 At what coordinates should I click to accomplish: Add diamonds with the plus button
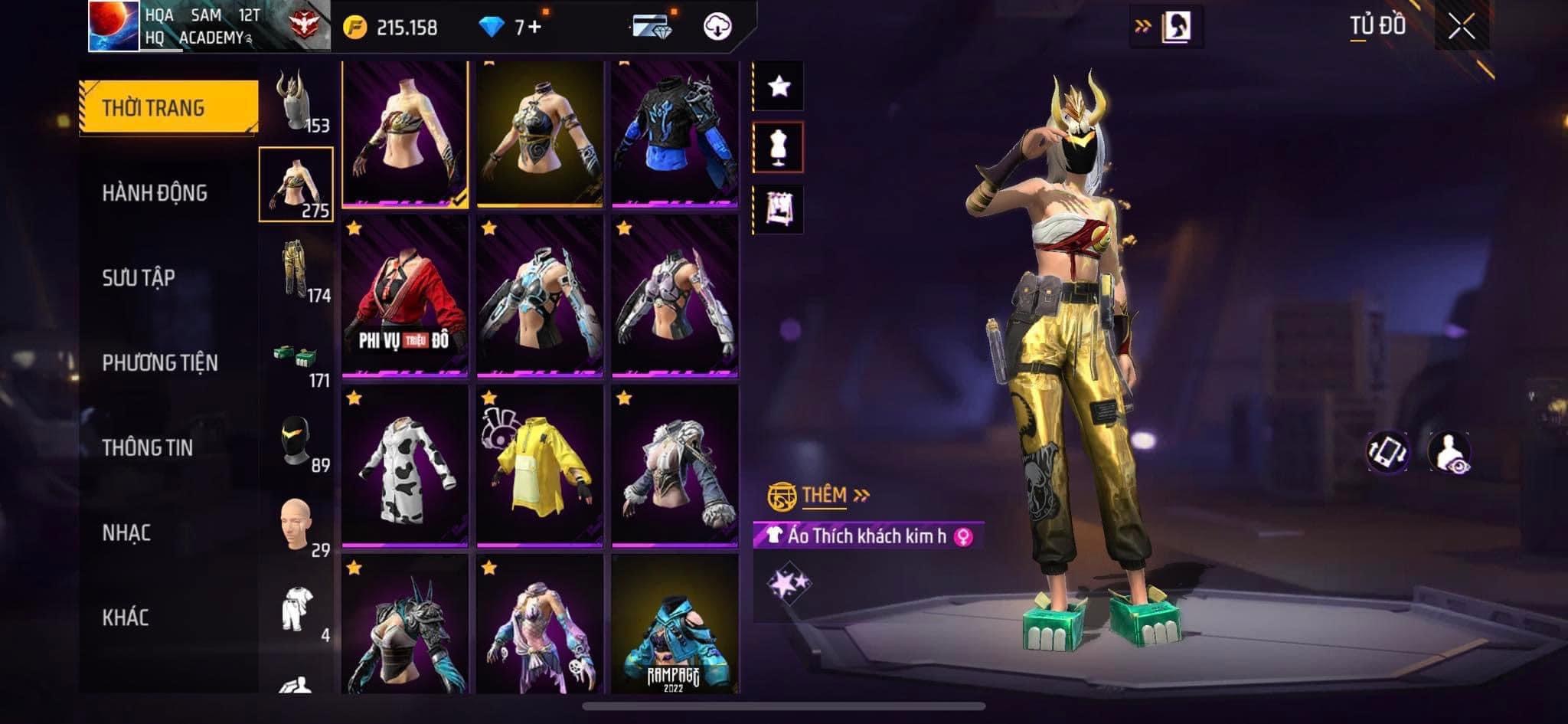(x=534, y=28)
